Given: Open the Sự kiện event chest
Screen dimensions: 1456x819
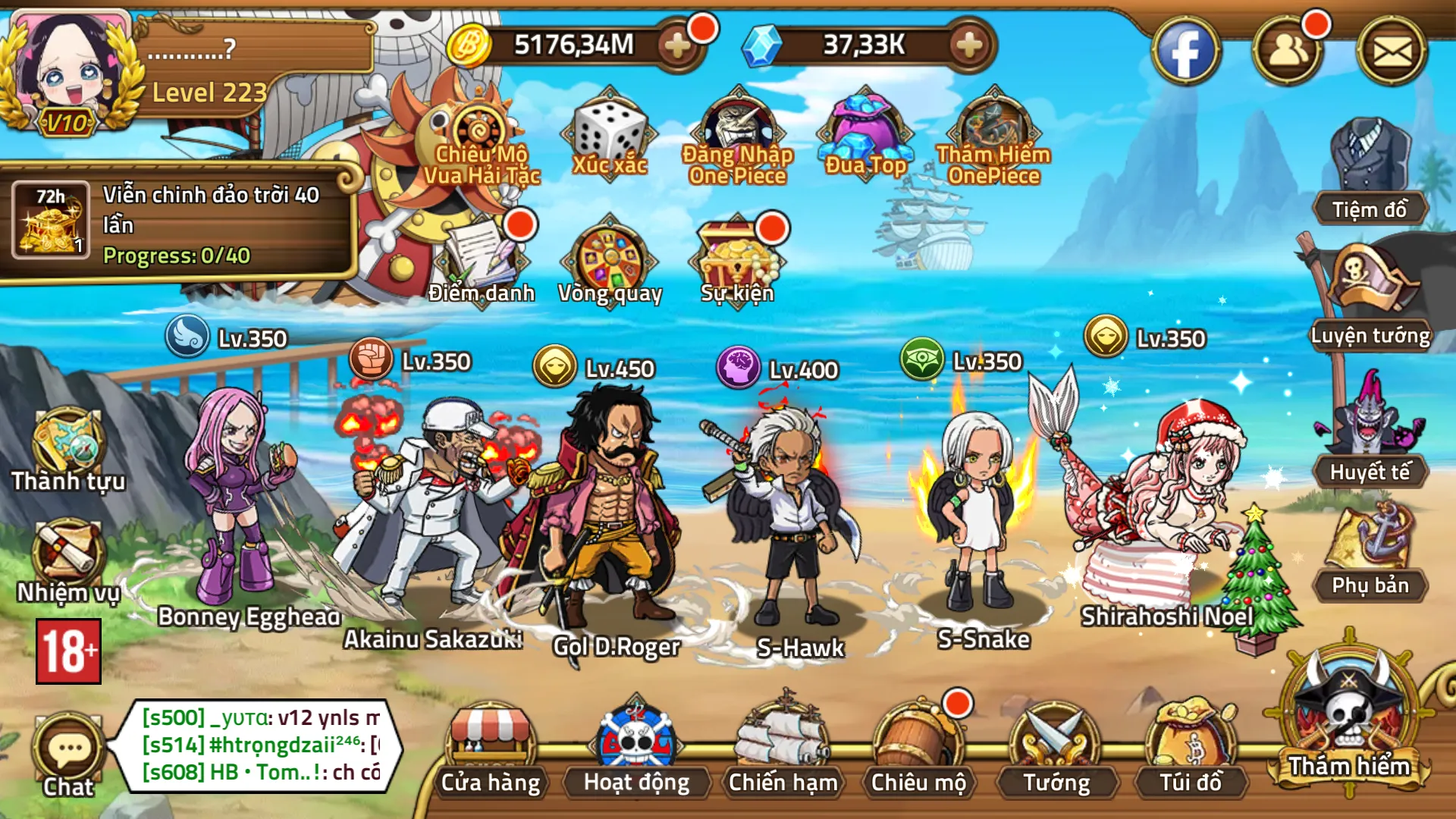Looking at the screenshot, I should 737,260.
